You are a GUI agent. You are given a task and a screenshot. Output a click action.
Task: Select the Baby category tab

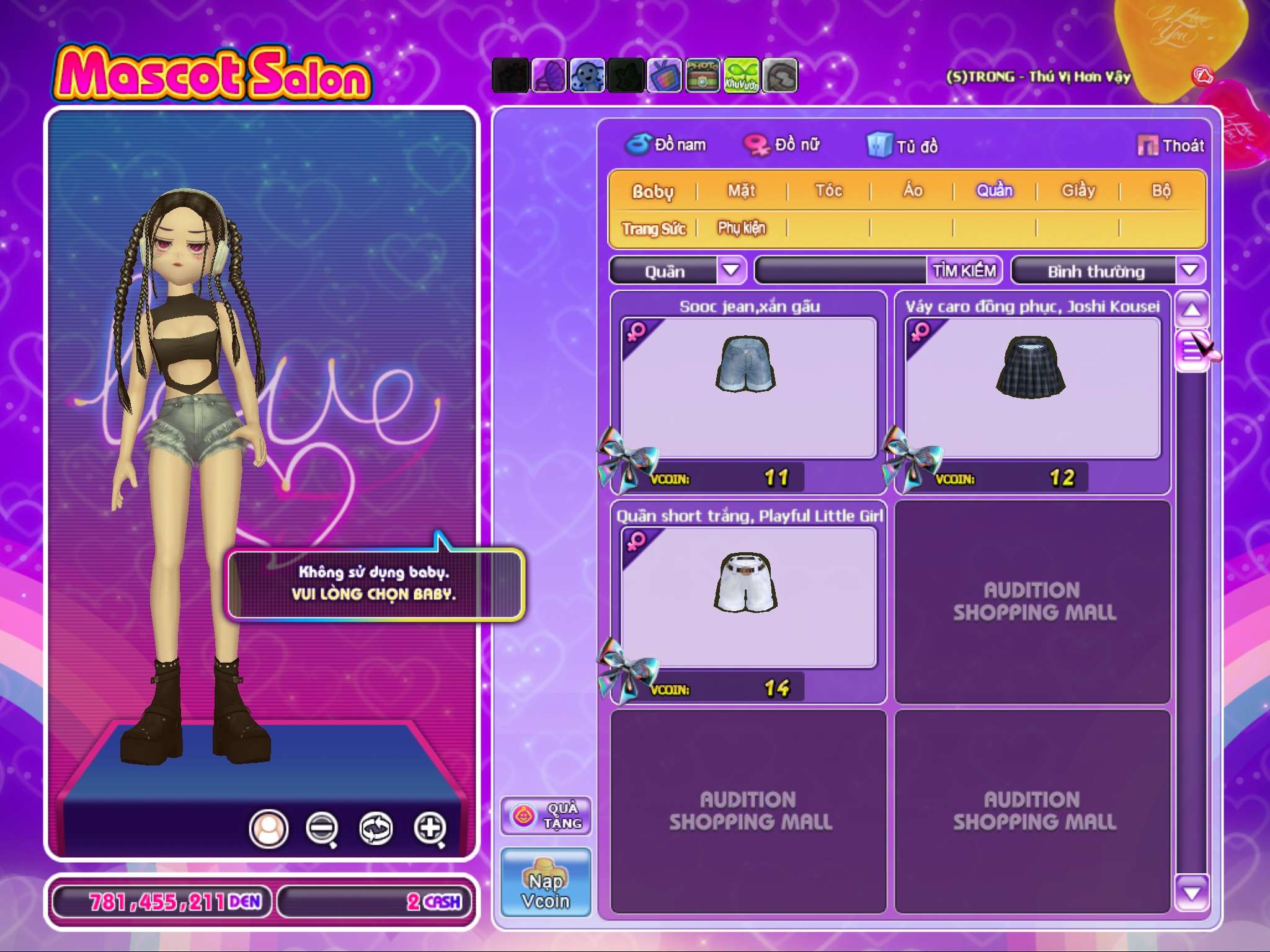pyautogui.click(x=652, y=192)
